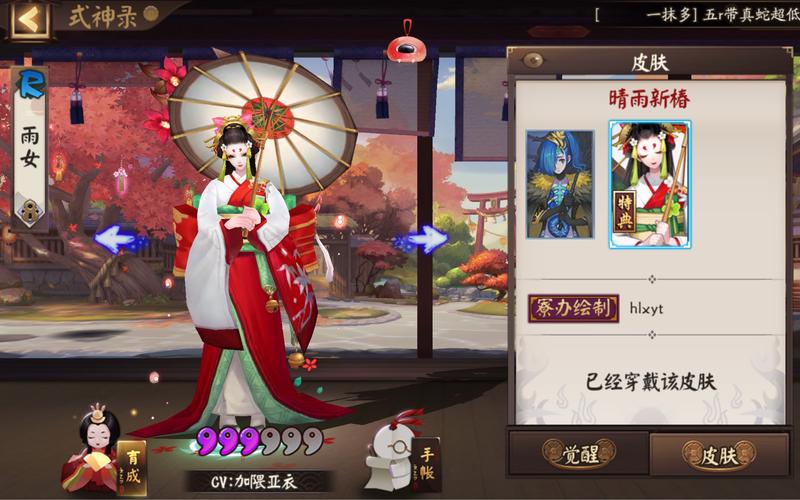Open the 觉醒 awakening panel
800x500 pixels.
577,456
